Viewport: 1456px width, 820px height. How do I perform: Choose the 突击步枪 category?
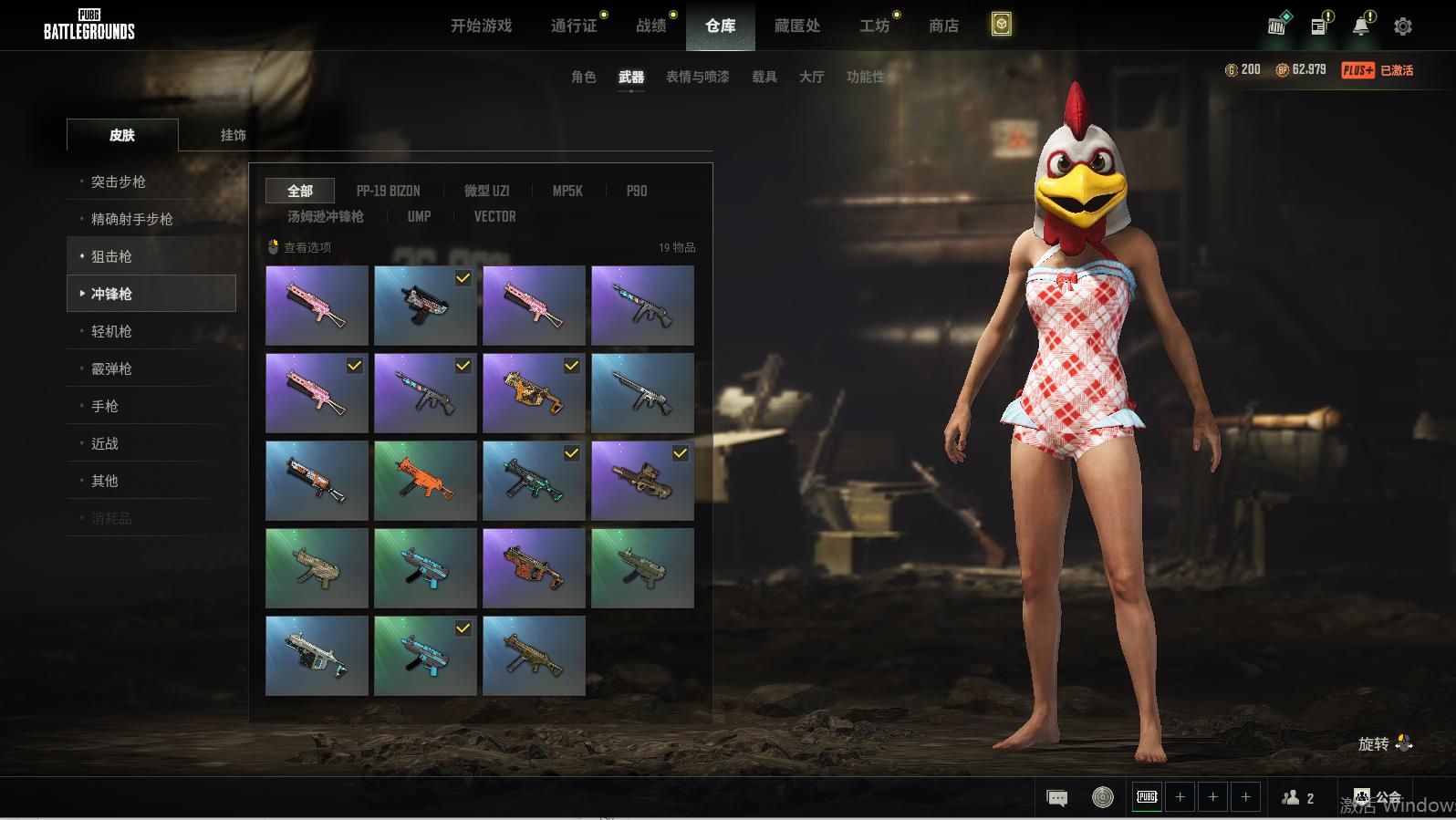click(119, 182)
